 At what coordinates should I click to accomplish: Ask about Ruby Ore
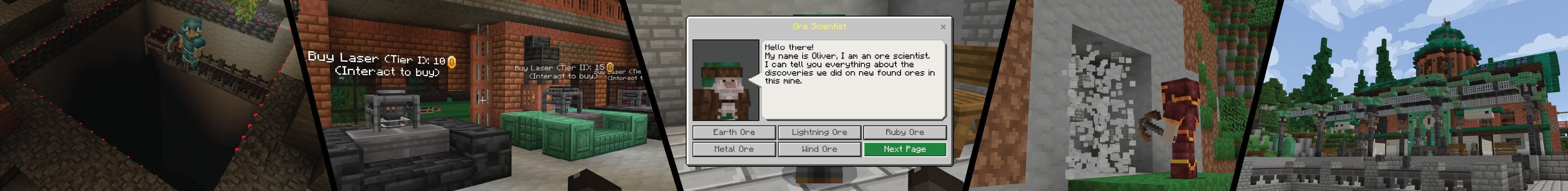click(x=904, y=132)
